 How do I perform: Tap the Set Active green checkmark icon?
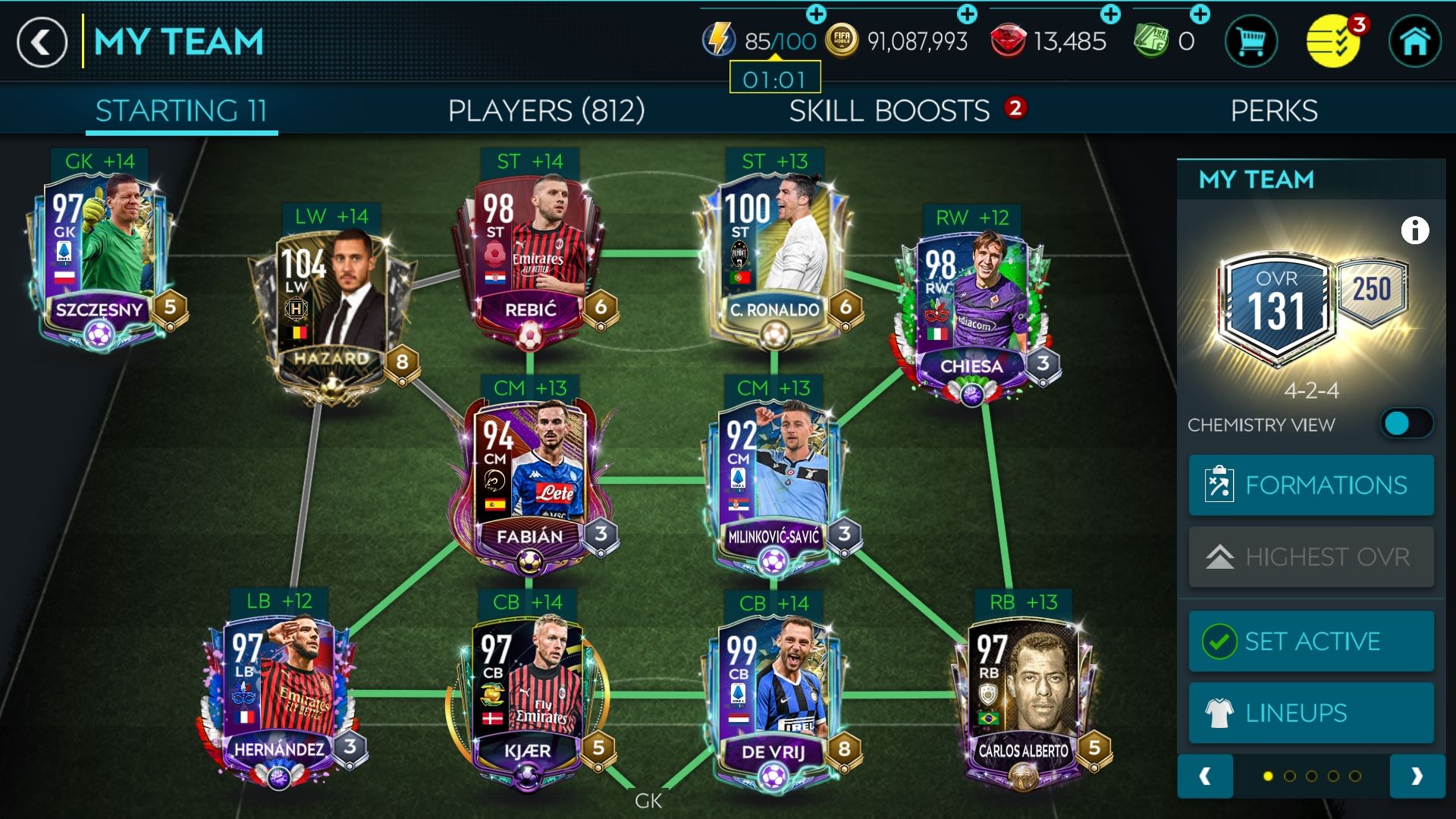point(1219,641)
